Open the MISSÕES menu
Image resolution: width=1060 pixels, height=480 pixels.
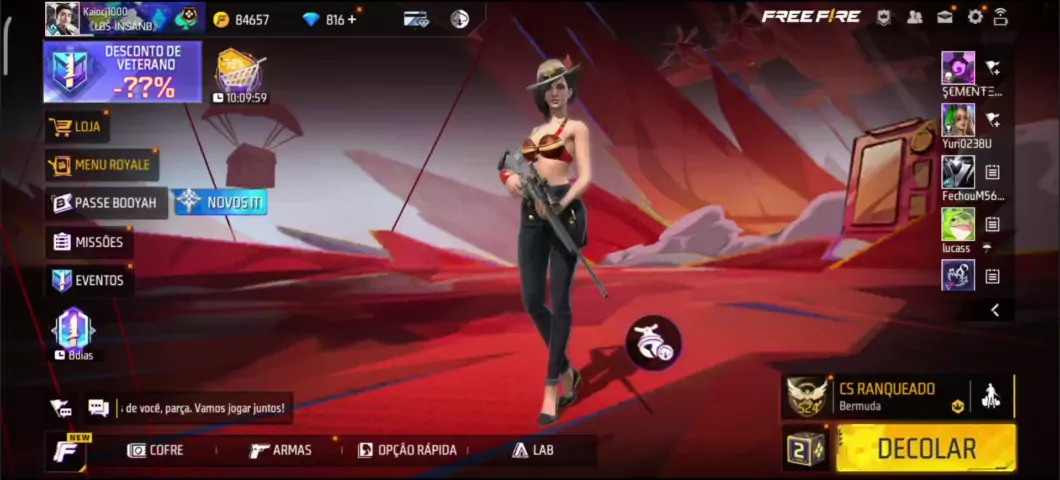click(x=89, y=242)
